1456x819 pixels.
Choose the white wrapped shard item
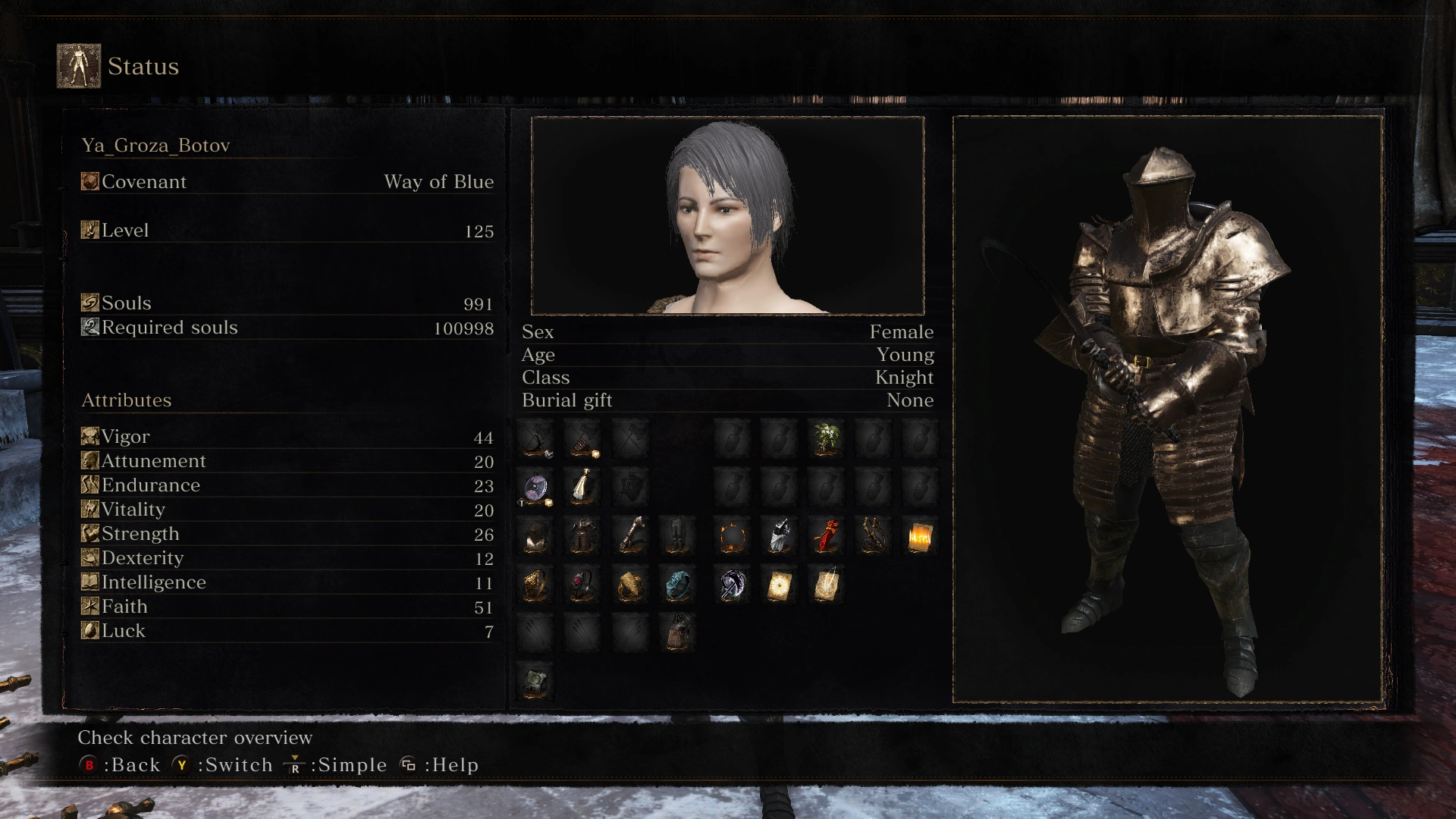pyautogui.click(x=780, y=537)
